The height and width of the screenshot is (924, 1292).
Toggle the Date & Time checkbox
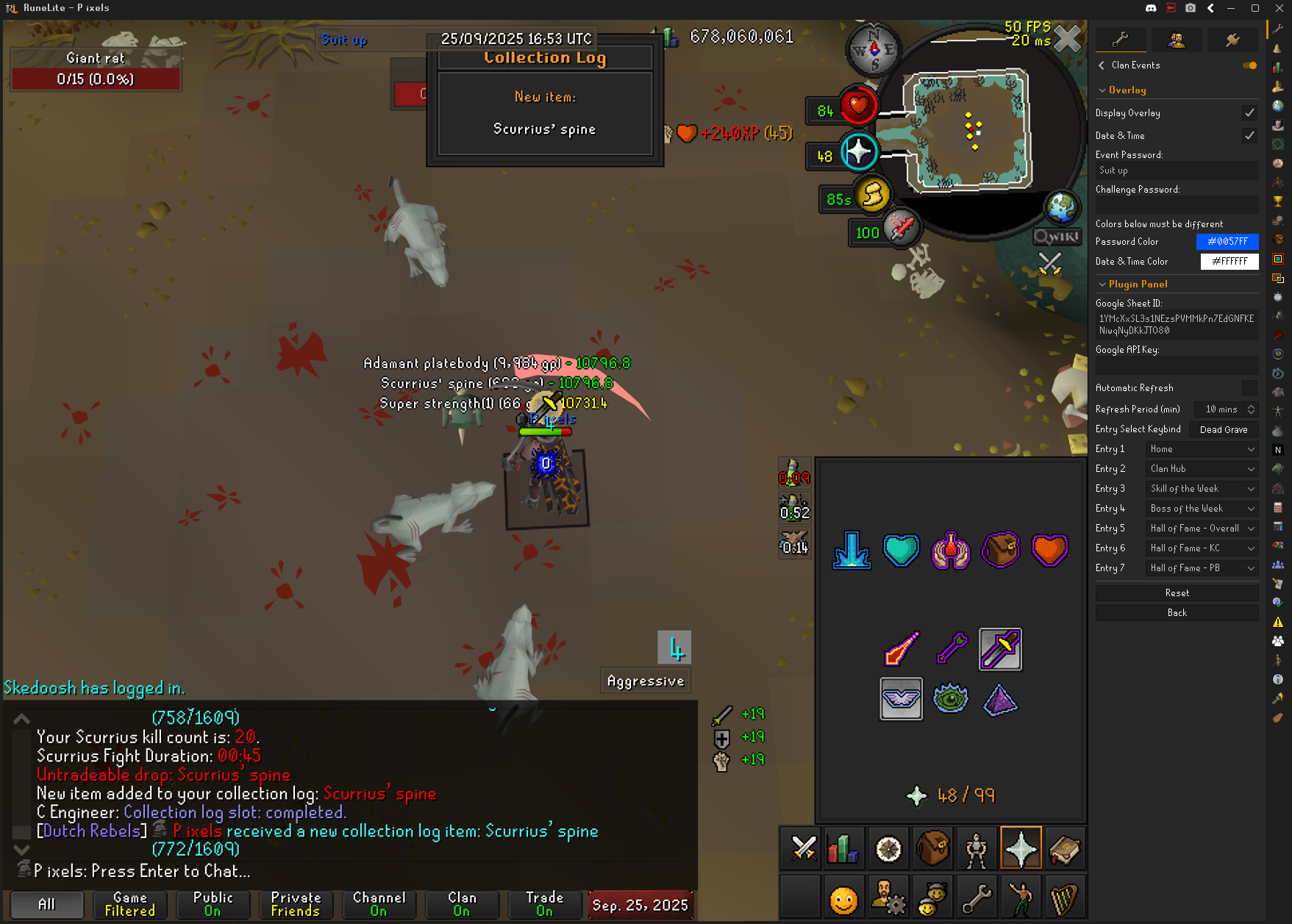pos(1249,135)
